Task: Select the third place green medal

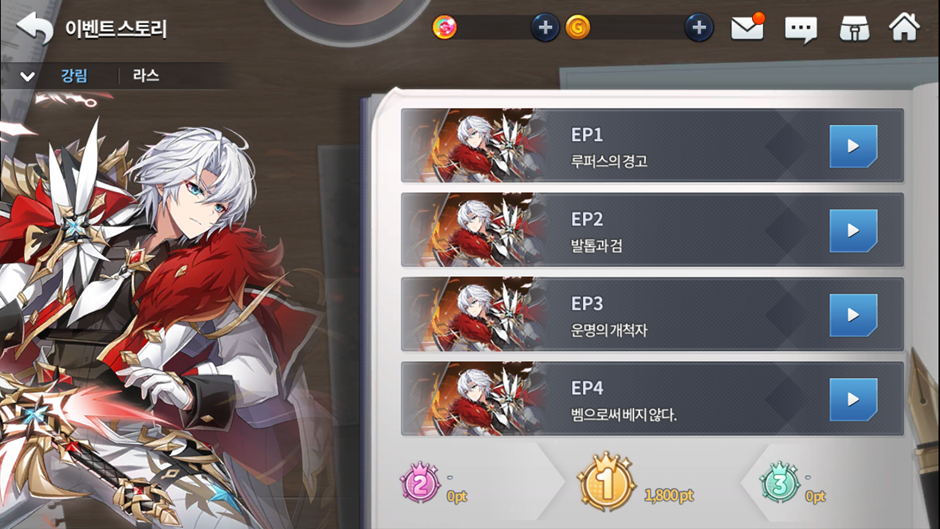Action: [x=779, y=486]
